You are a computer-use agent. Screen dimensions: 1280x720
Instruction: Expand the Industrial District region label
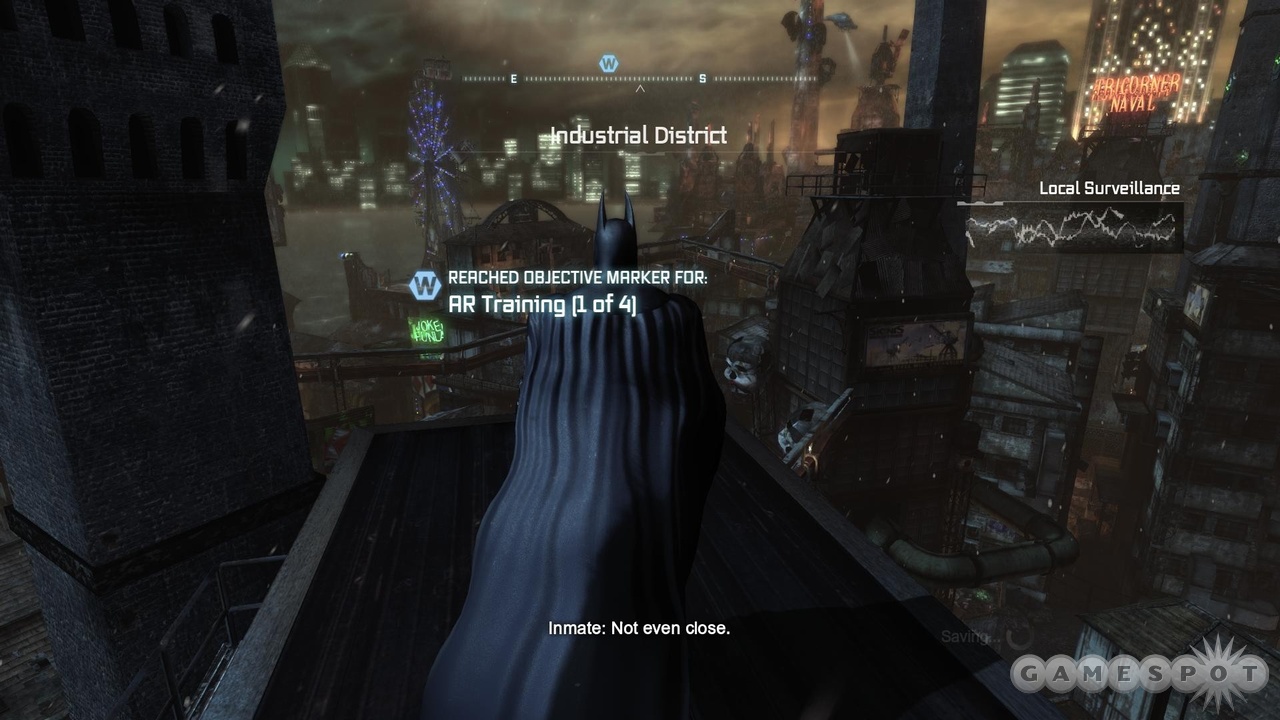tap(637, 135)
